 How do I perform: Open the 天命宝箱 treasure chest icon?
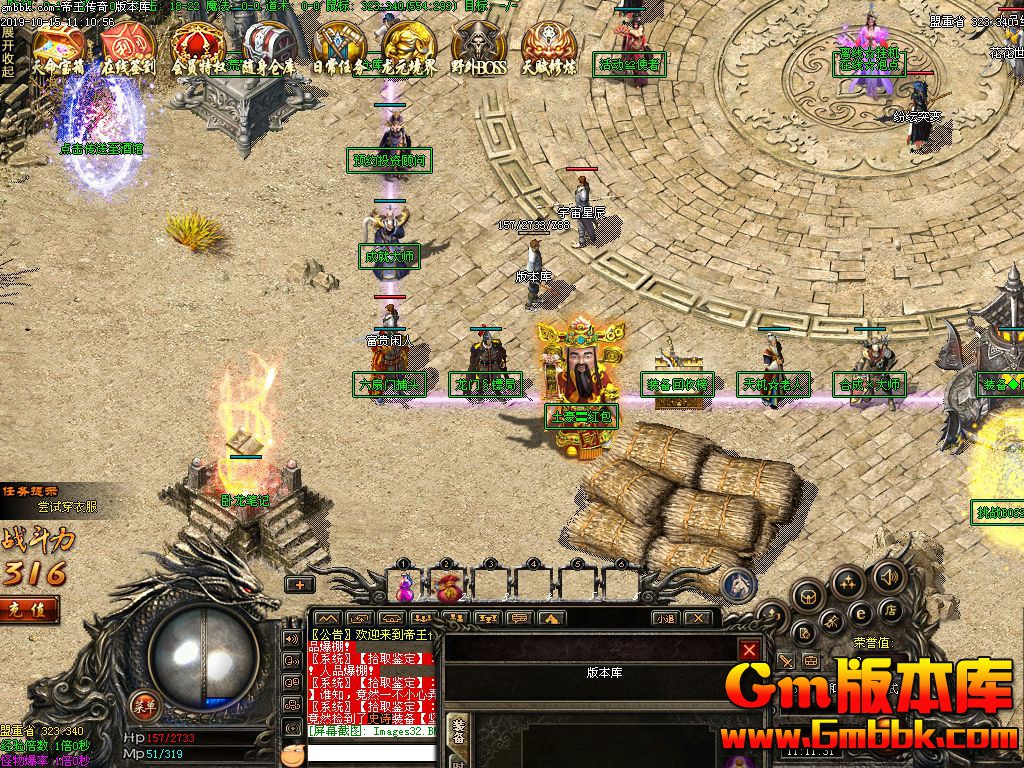point(57,46)
